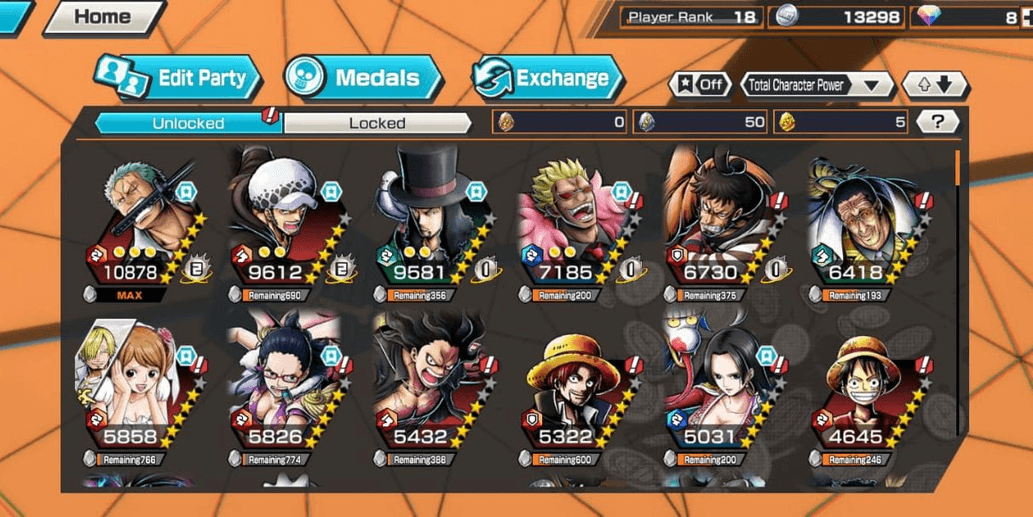Reverse sort order with the arrows button
Screen dimensions: 1033x517
click(933, 85)
